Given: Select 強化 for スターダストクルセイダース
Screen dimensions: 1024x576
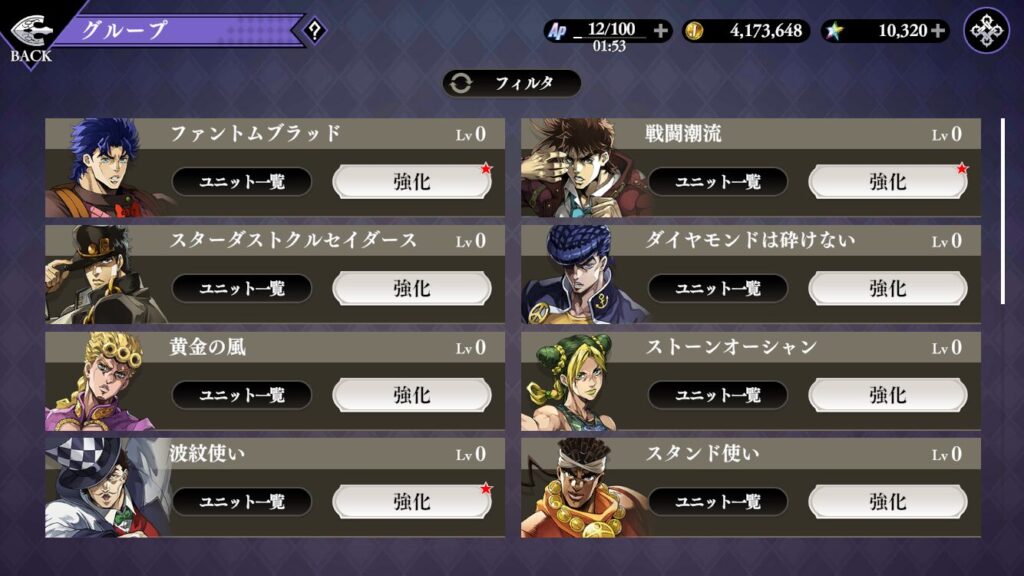Looking at the screenshot, I should [x=412, y=288].
